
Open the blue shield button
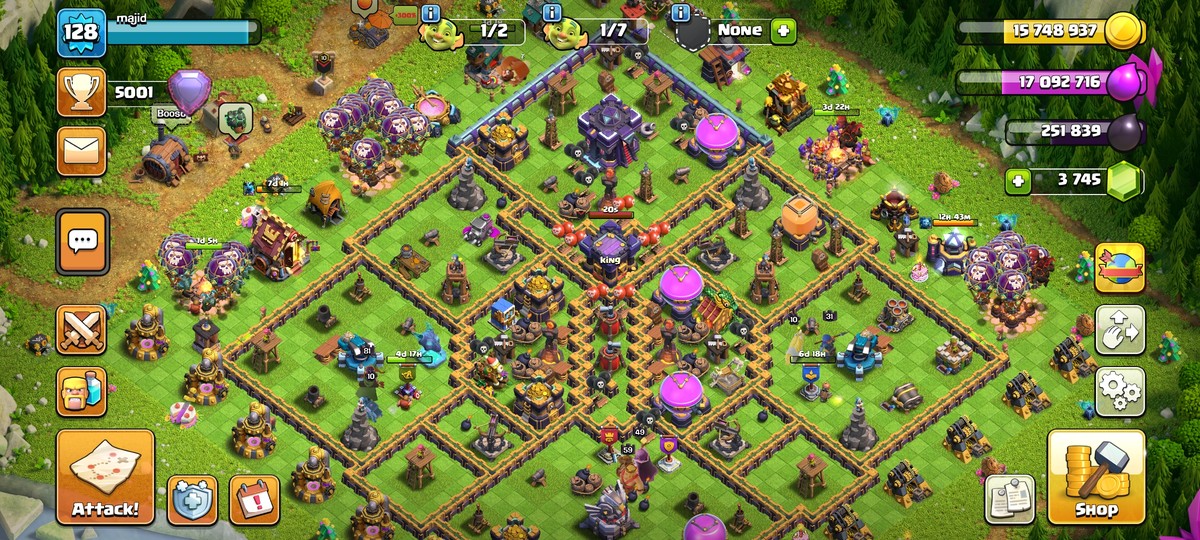[x=192, y=499]
